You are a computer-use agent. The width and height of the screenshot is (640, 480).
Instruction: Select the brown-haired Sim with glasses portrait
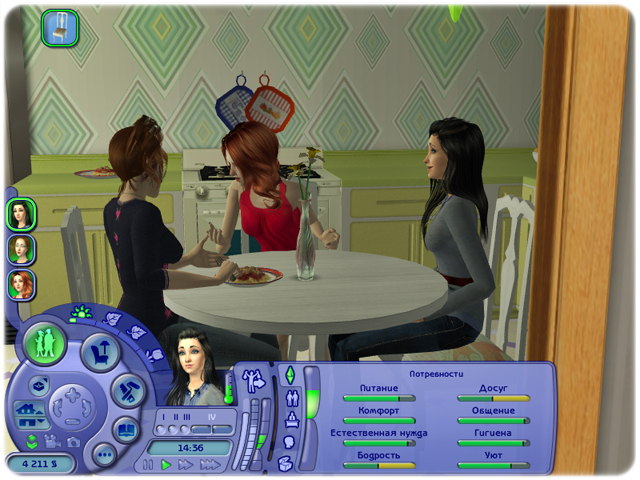(x=21, y=249)
